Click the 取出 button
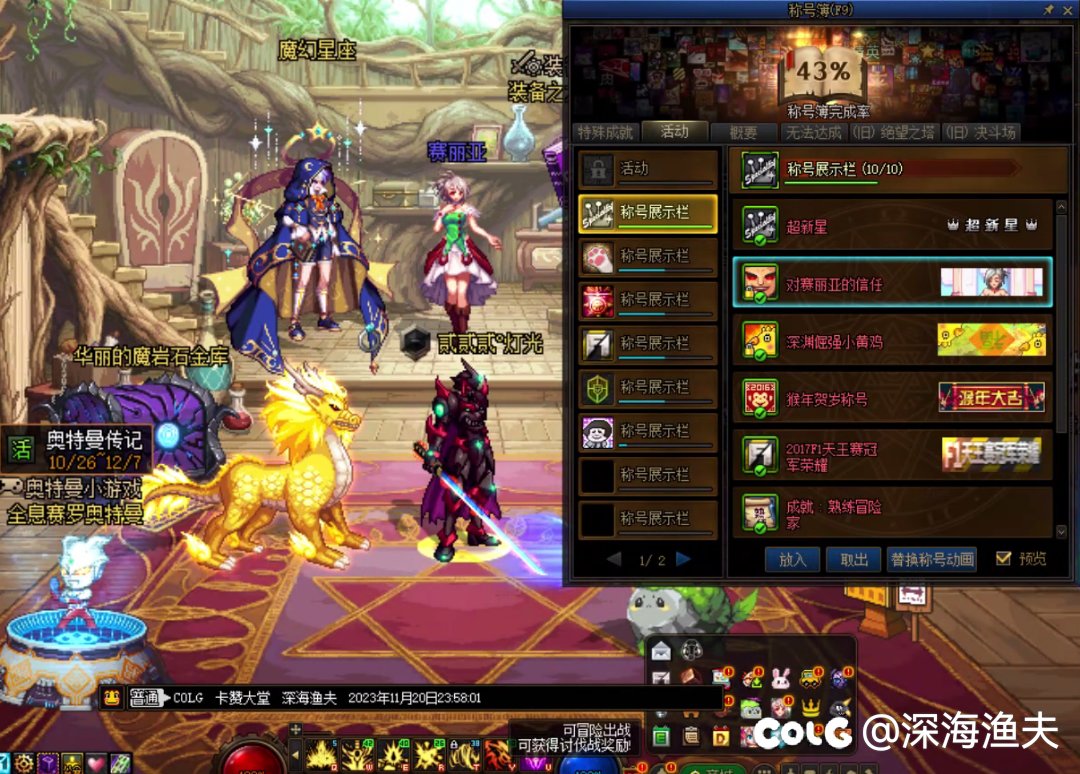Screen dimensions: 1080x774 click(x=854, y=560)
